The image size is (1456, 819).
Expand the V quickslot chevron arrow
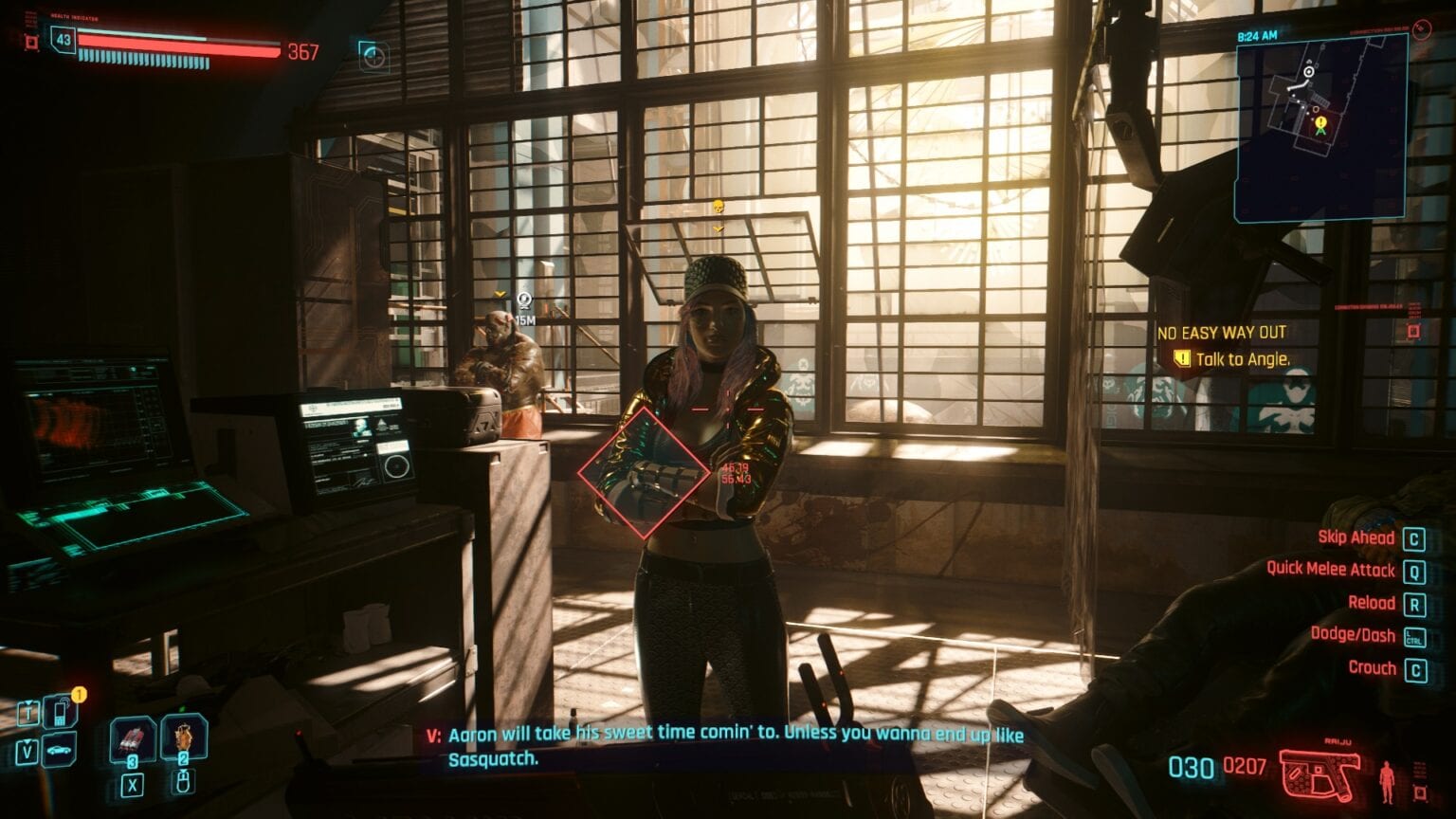point(27,741)
